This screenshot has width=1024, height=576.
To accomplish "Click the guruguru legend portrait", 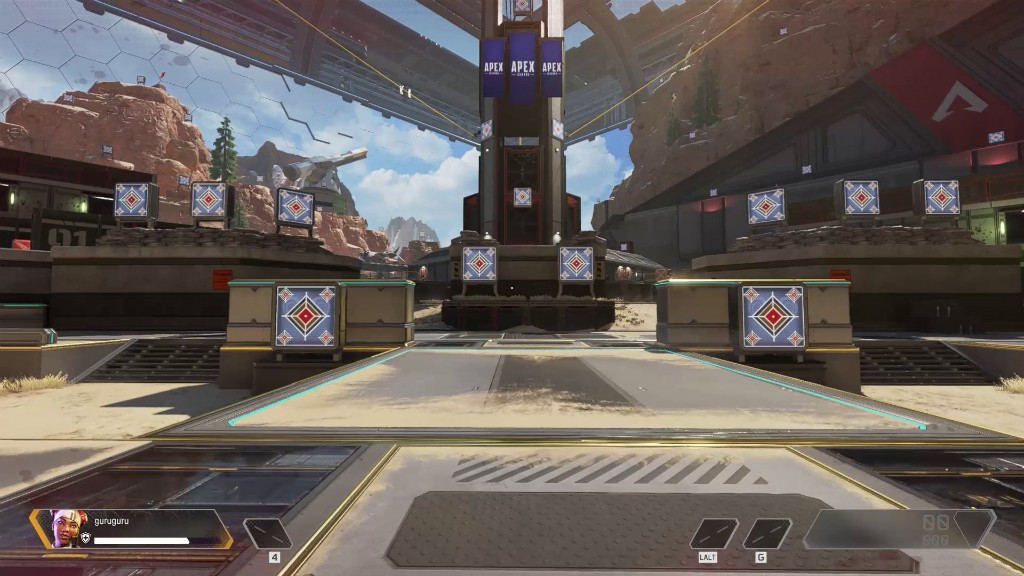I will coord(62,528).
